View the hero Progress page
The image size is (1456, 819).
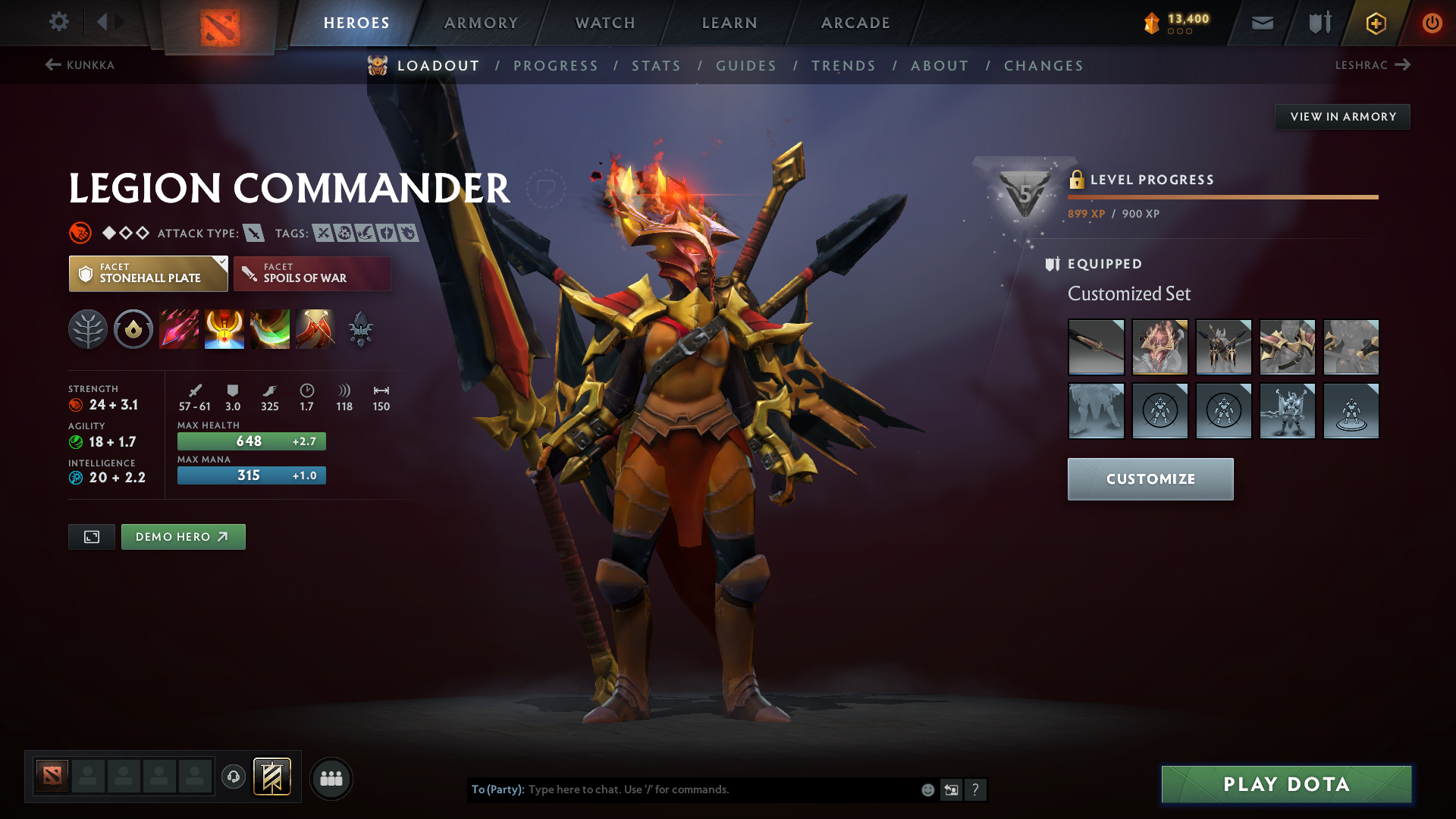click(556, 66)
